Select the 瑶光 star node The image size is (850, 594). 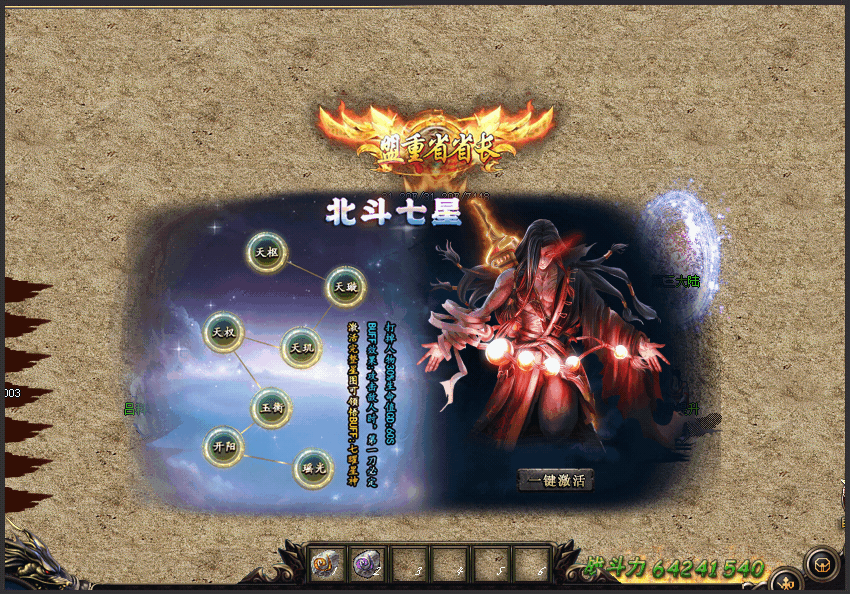point(313,468)
